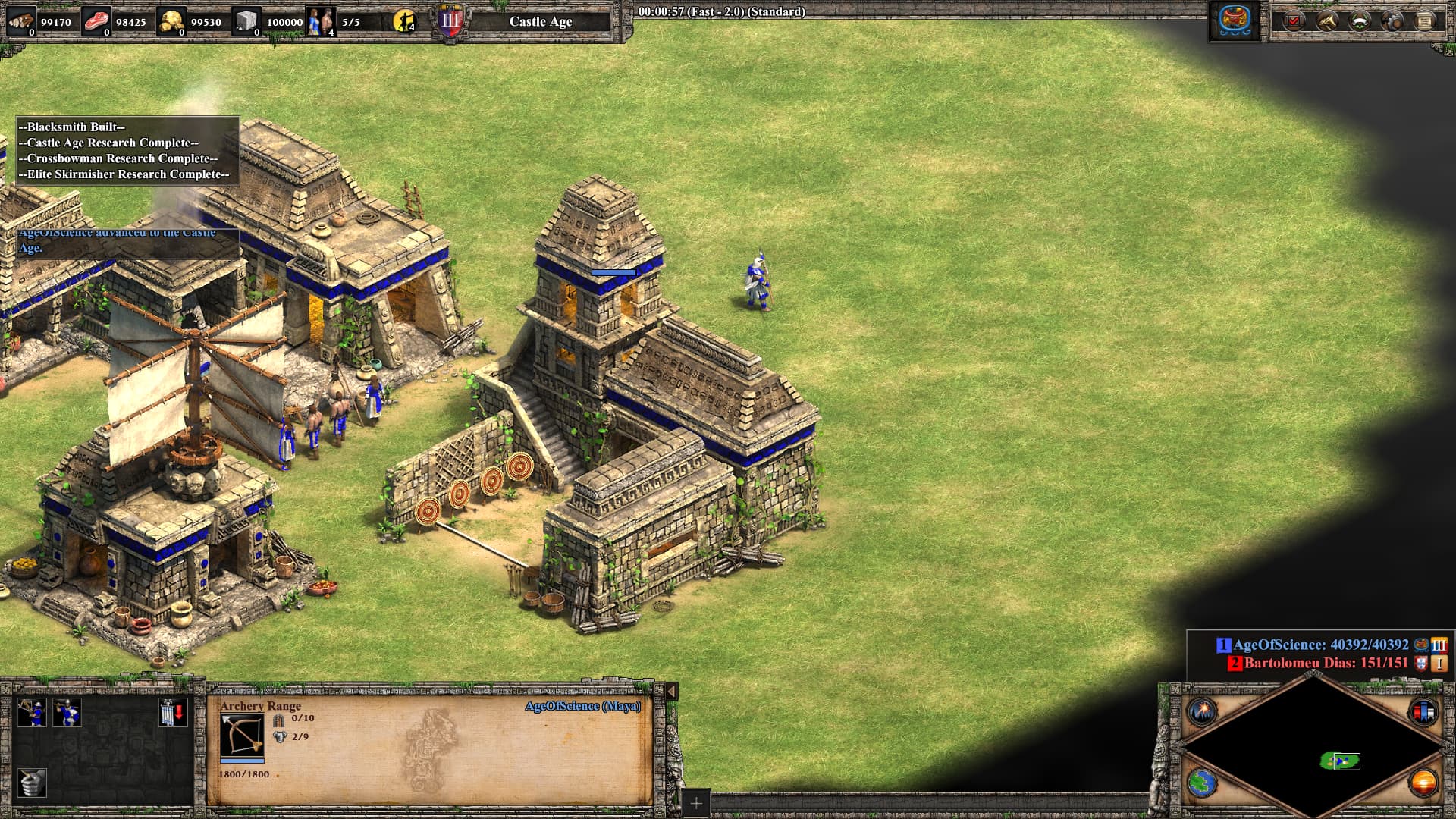Open the main menu scroll button
Screen dimensions: 1456x819
click(1426, 21)
